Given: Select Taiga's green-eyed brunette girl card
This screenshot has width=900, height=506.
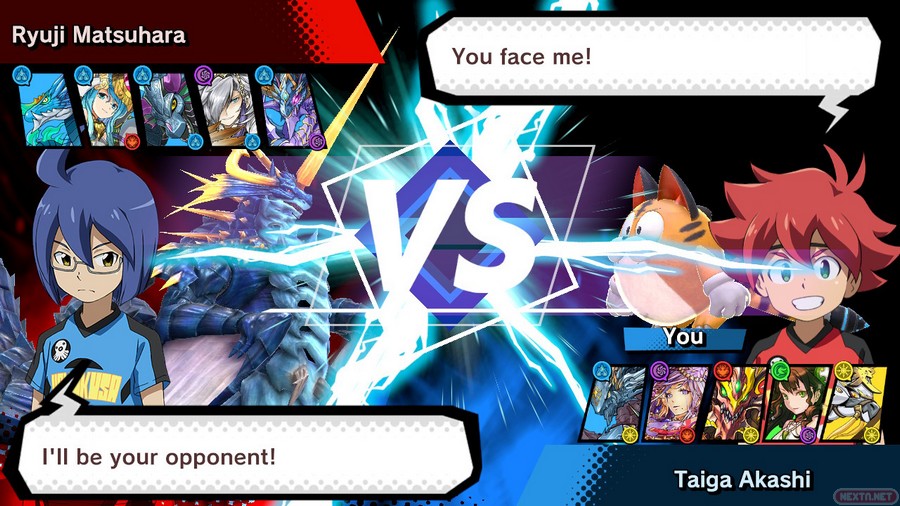Looking at the screenshot, I should (x=792, y=402).
